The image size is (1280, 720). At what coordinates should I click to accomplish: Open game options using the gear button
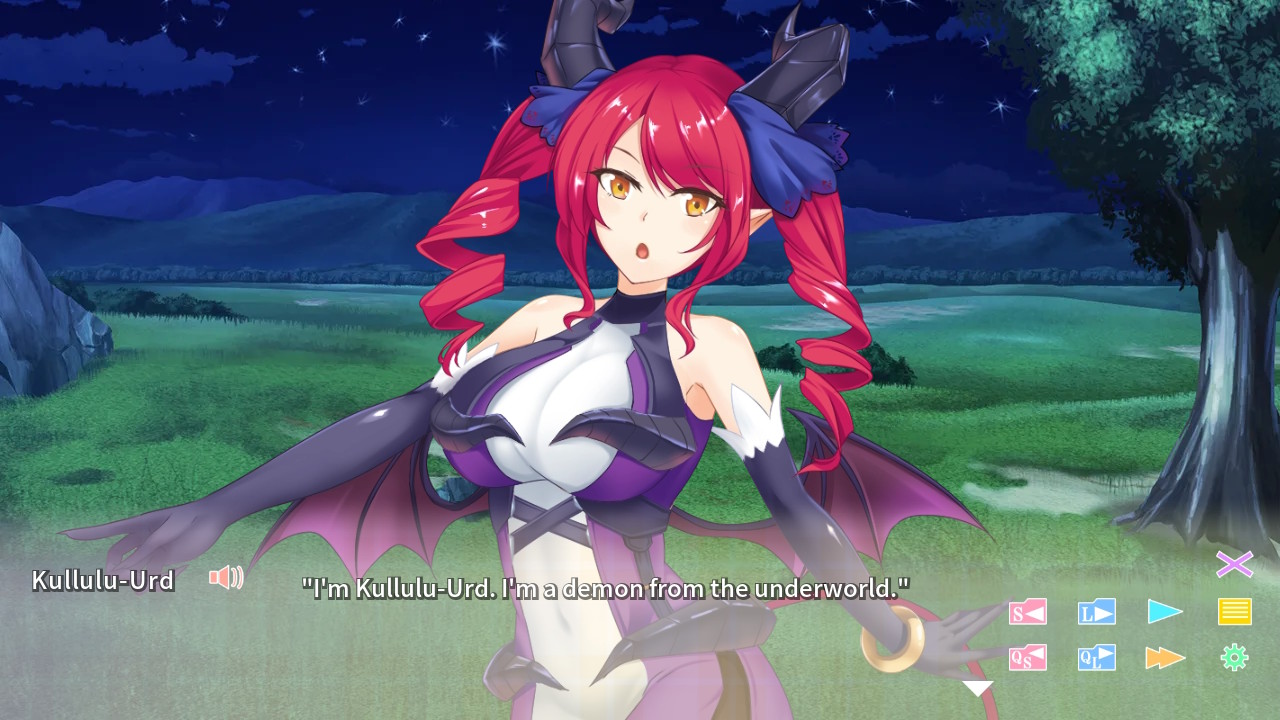pos(1237,658)
